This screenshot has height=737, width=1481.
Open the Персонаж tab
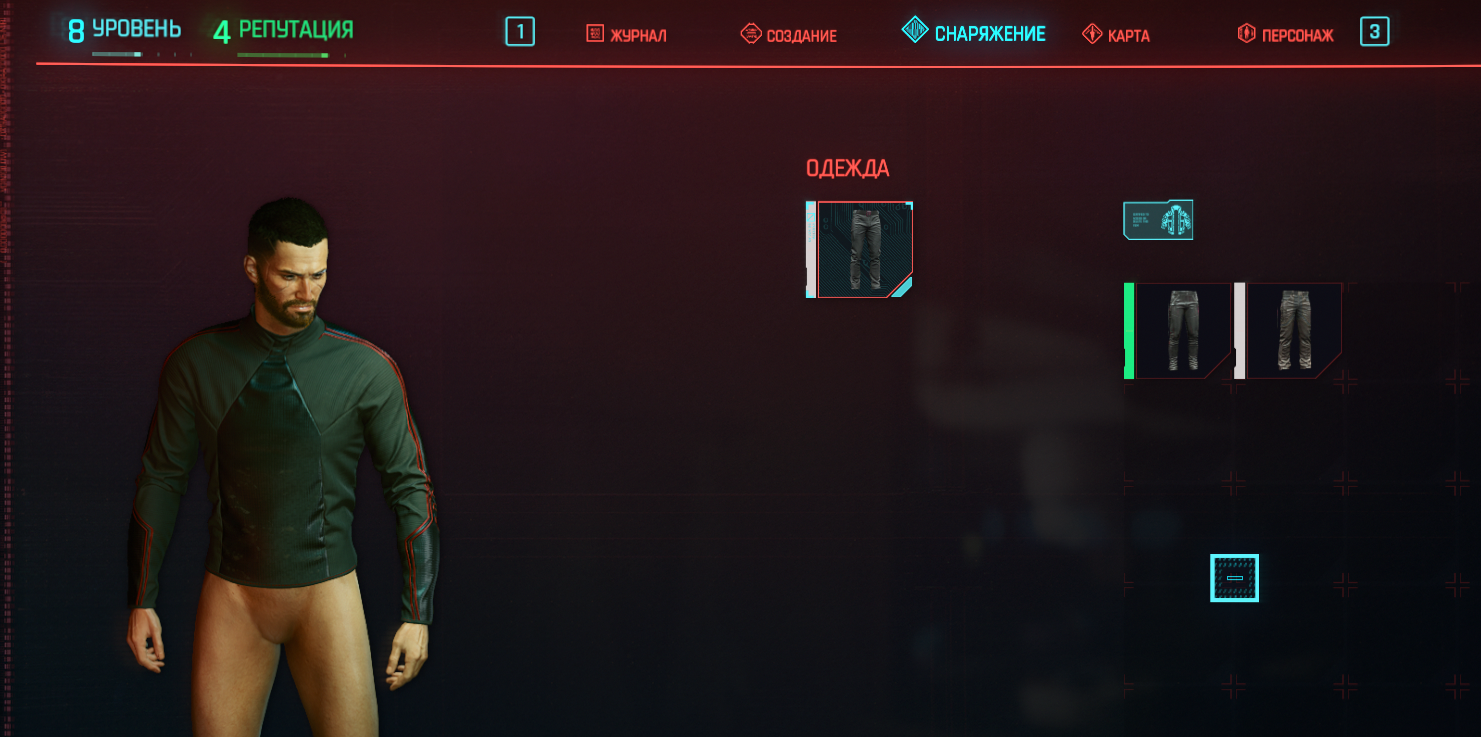pyautogui.click(x=1286, y=35)
